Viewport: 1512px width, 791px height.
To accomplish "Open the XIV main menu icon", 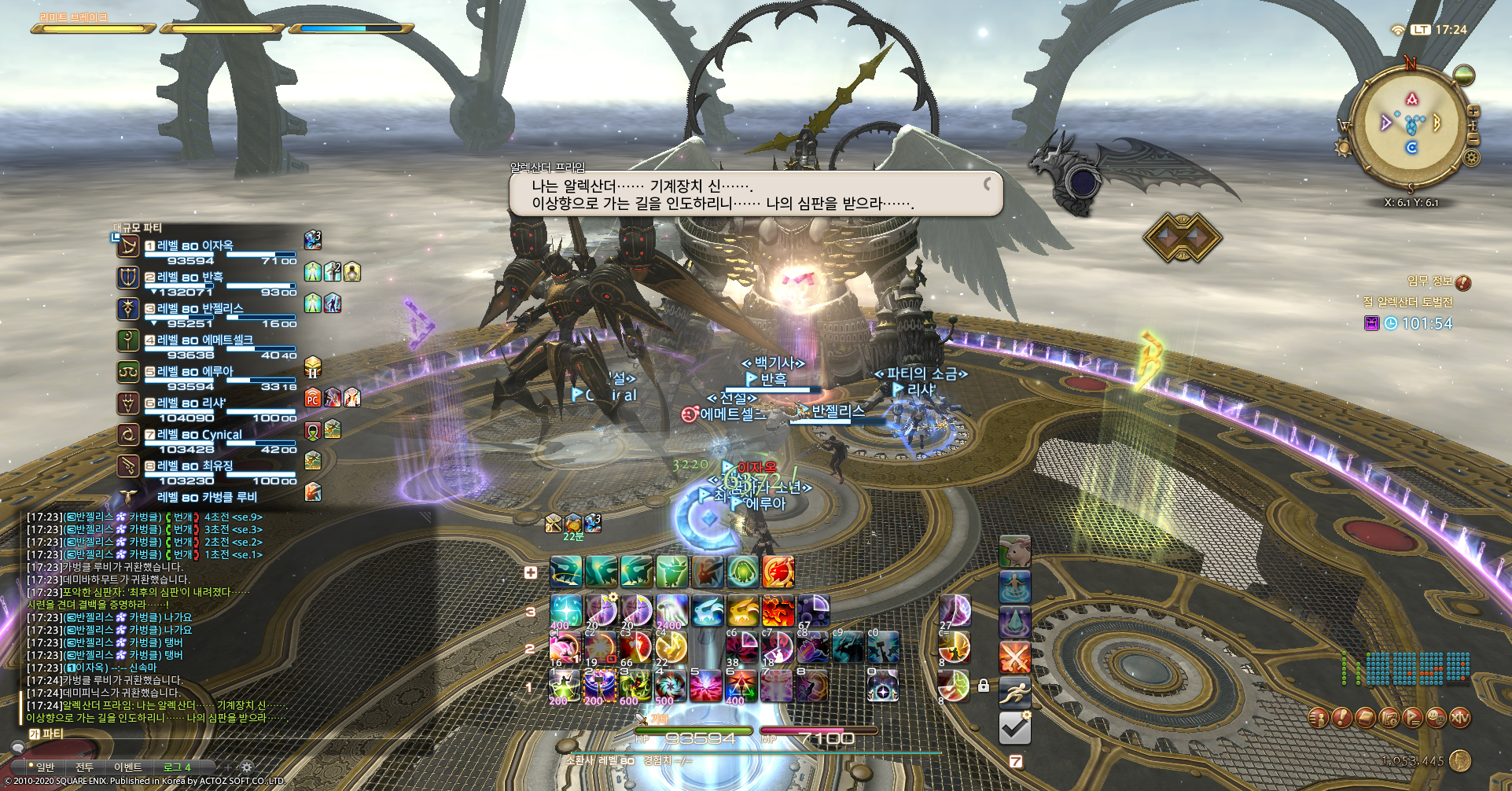I will [1460, 718].
